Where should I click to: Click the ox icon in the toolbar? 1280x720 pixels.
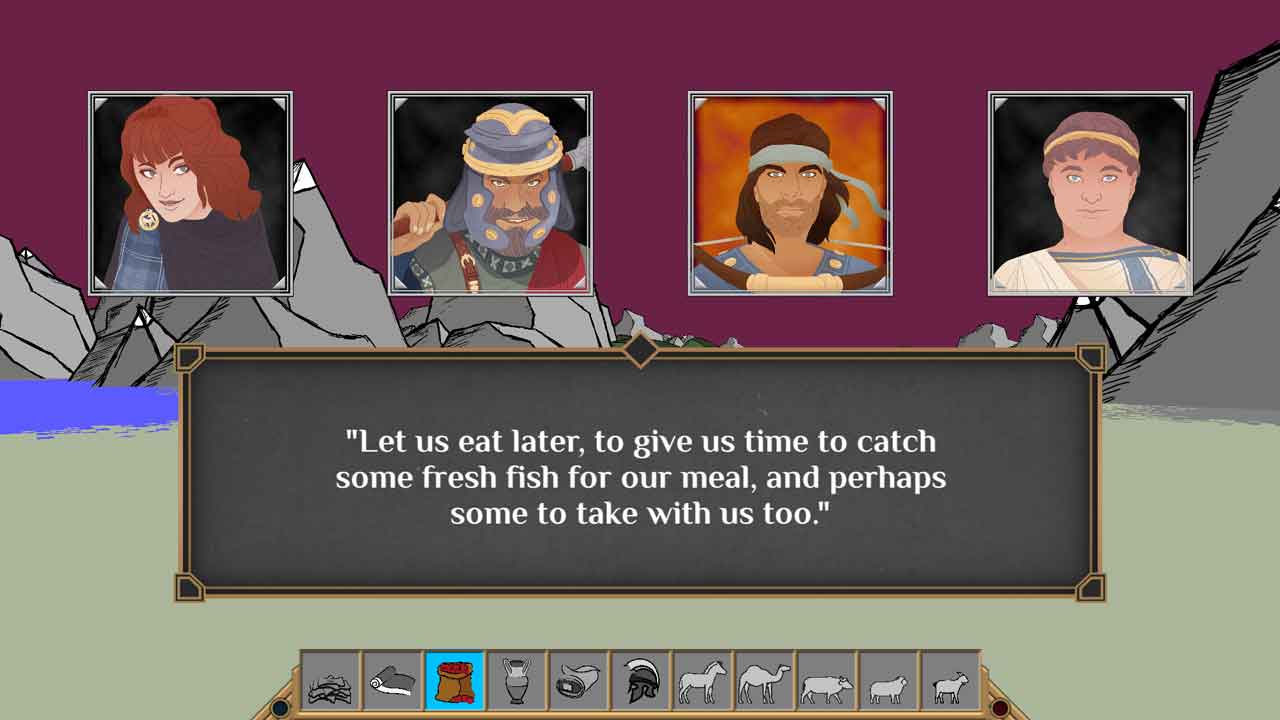827,682
